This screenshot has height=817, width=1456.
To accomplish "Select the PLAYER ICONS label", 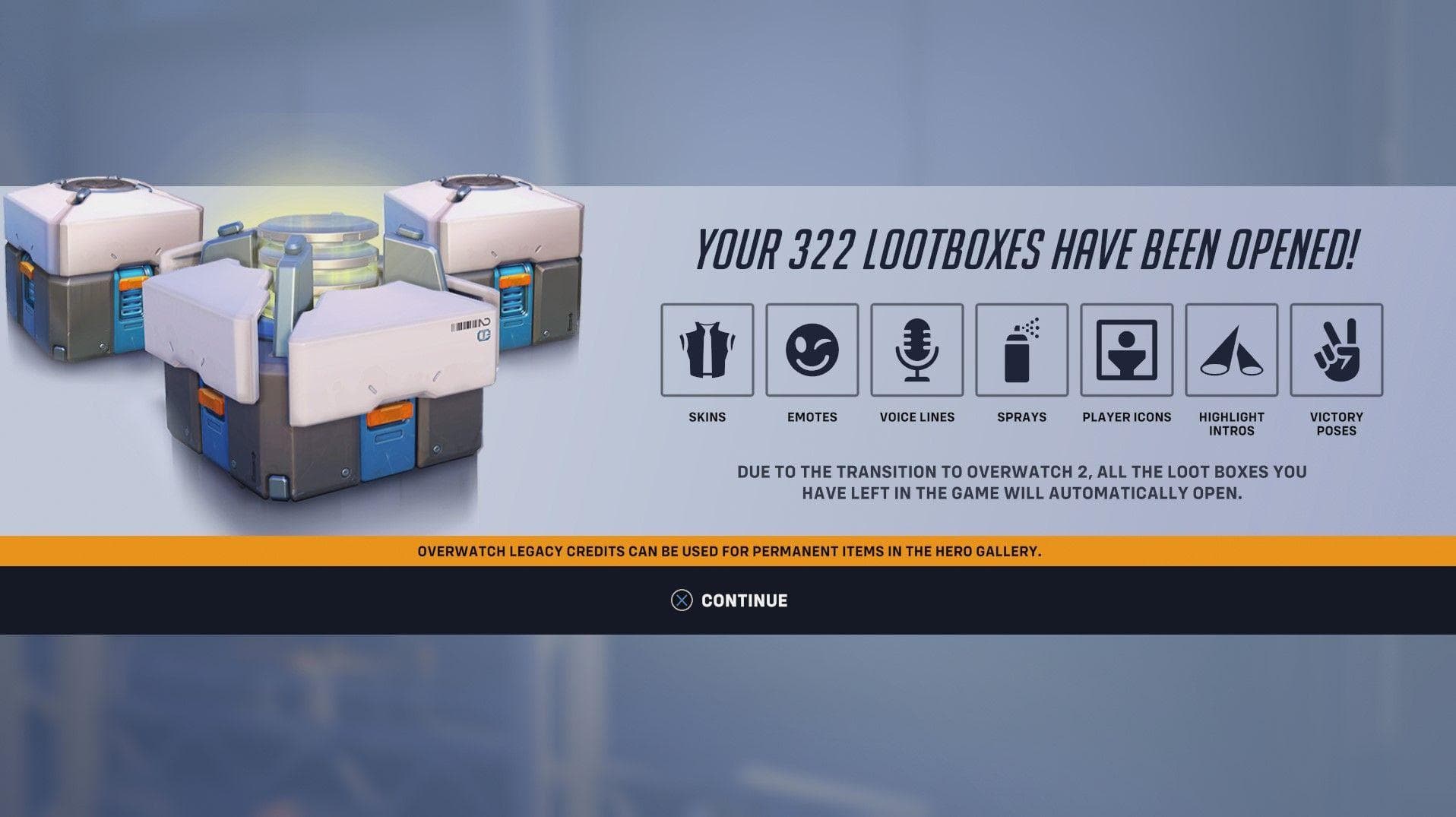I will pyautogui.click(x=1126, y=416).
